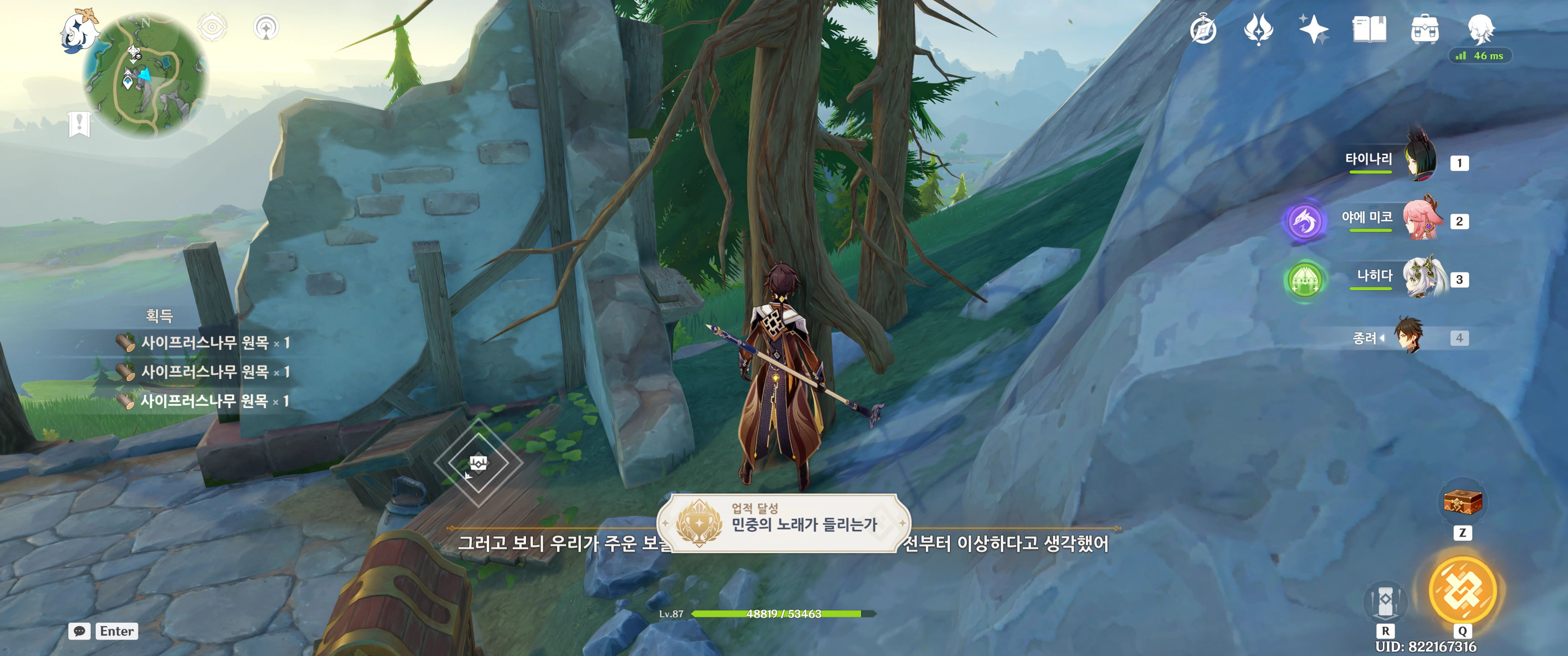This screenshot has width=1568, height=656.
Task: Open the chat speech bubble
Action: (80, 631)
